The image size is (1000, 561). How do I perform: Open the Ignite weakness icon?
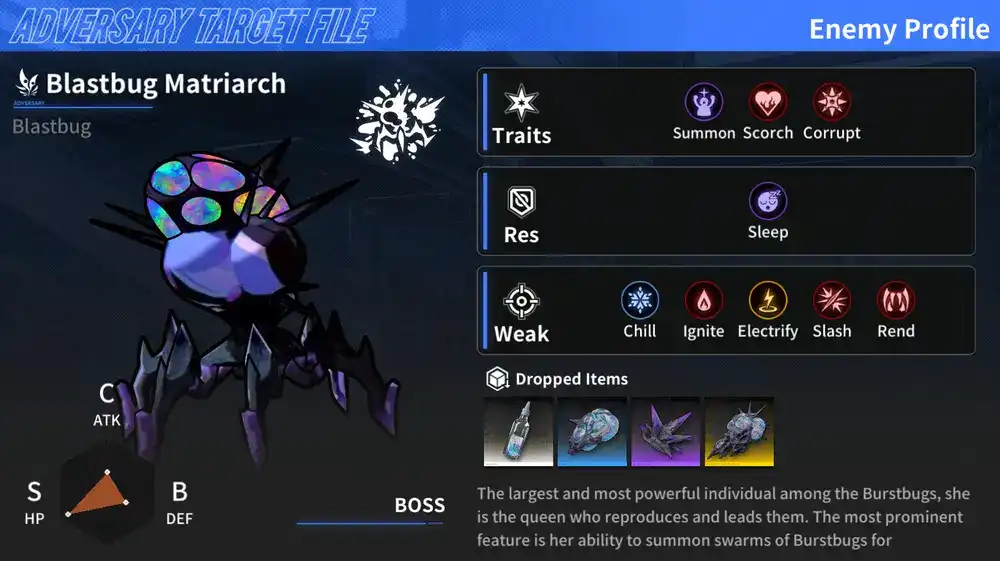[704, 300]
